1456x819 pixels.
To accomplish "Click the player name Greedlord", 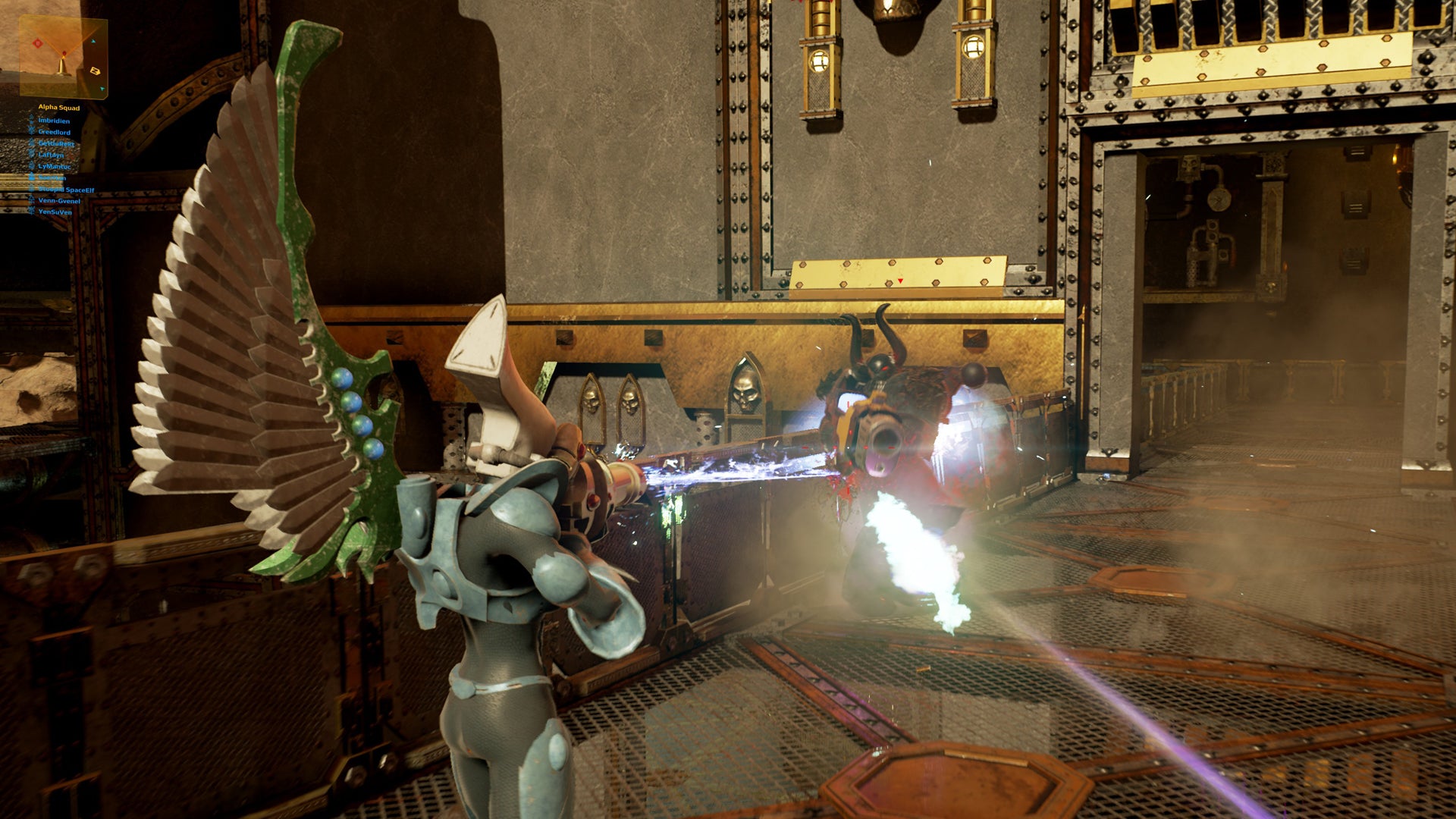I will click(55, 133).
